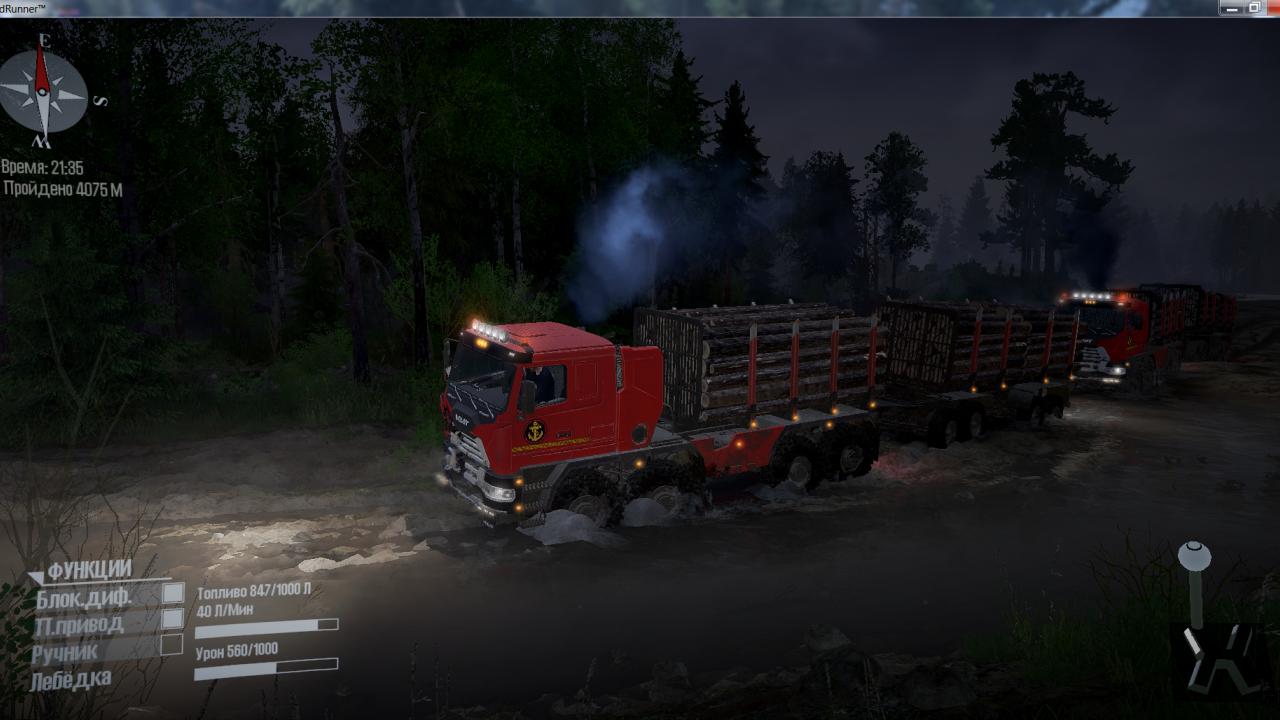Minimize the game window
Image resolution: width=1280 pixels, height=720 pixels.
coord(1233,8)
